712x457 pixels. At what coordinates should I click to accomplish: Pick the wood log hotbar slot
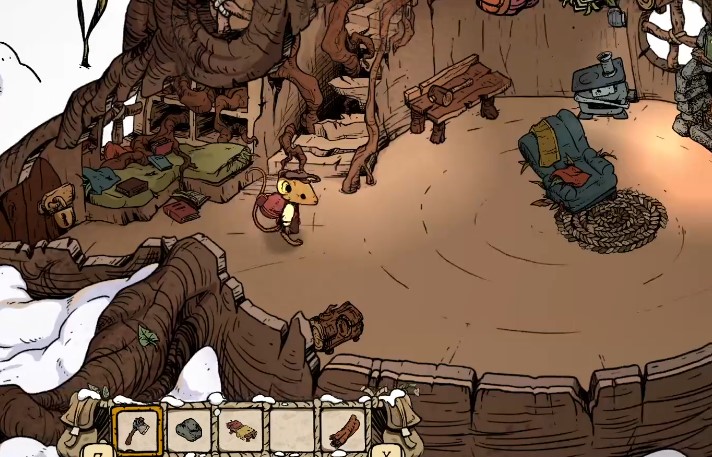click(343, 430)
